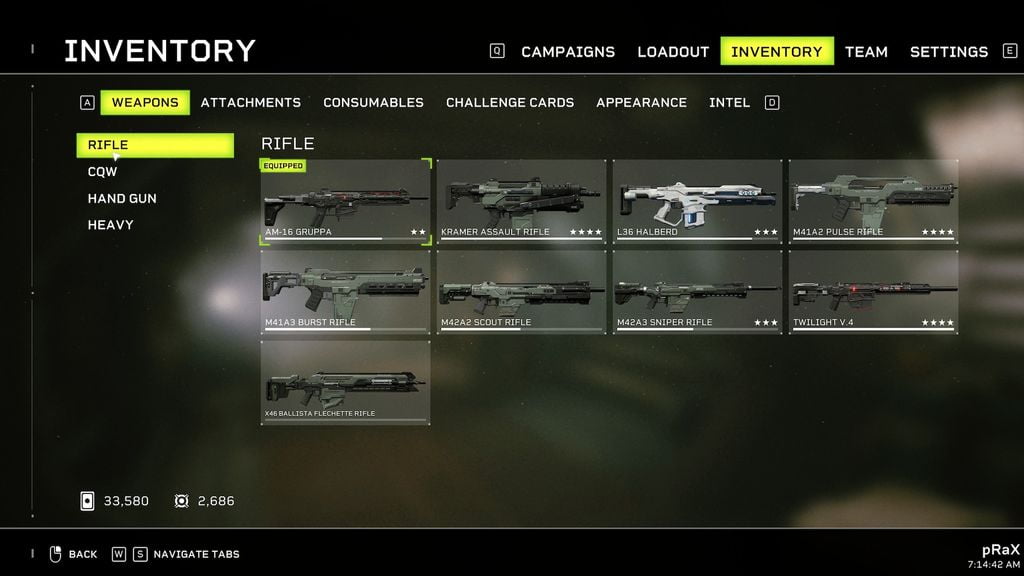Select the Inventory top tab
The image size is (1024, 576).
pyautogui.click(x=777, y=52)
